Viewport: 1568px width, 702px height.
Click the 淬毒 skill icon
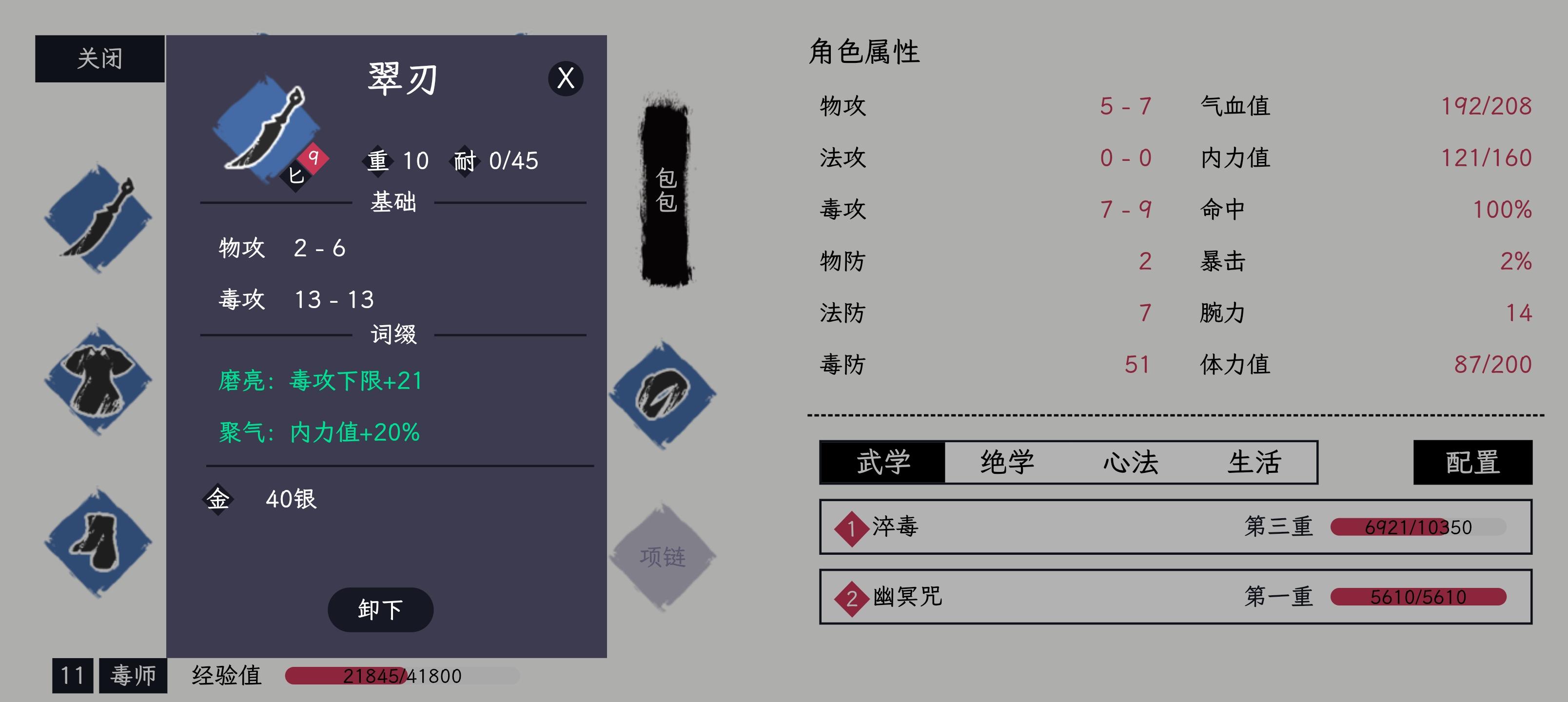(852, 527)
